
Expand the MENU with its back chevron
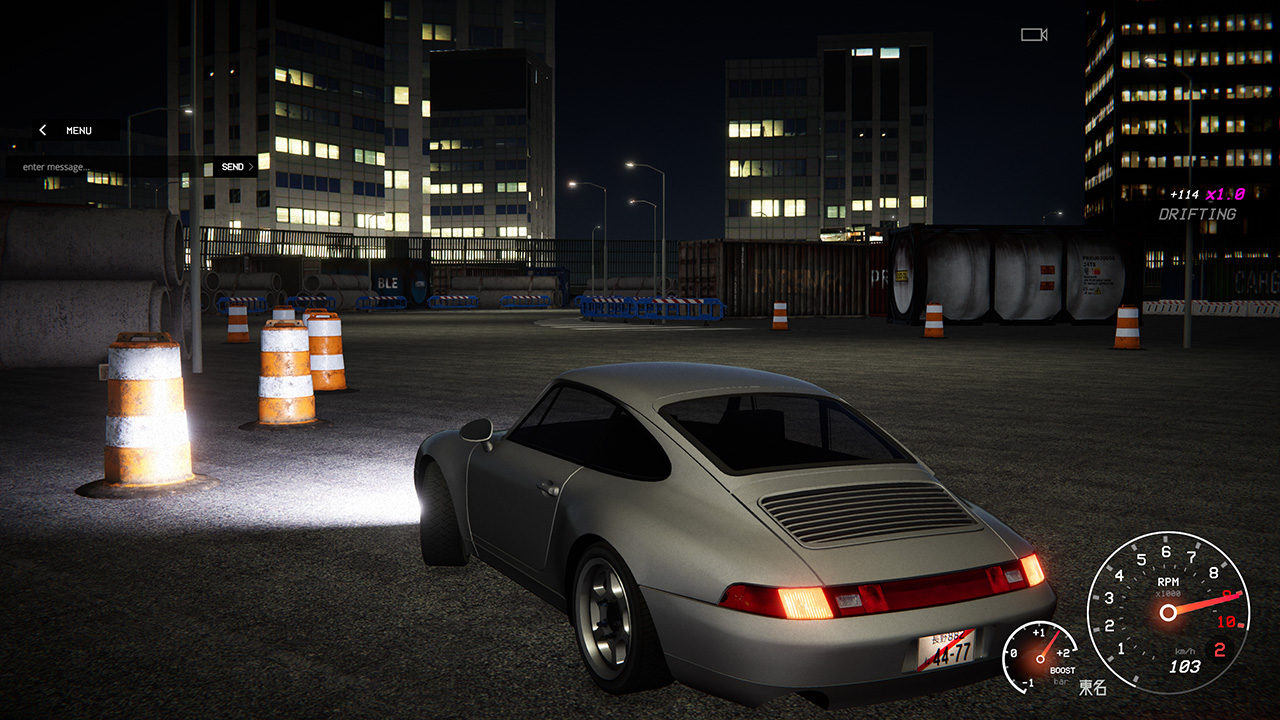point(42,130)
